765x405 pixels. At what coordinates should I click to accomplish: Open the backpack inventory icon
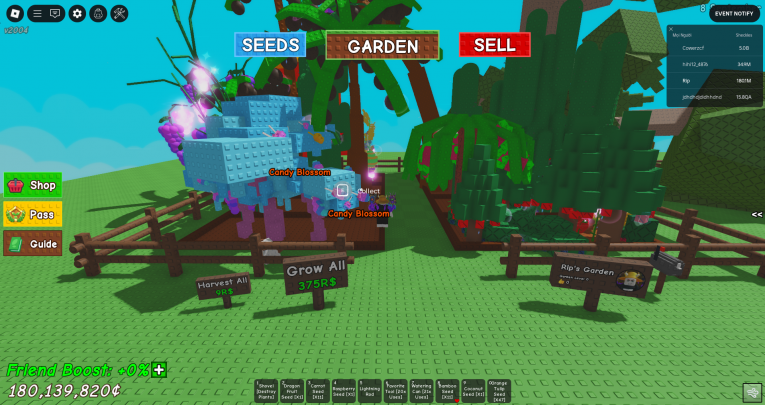coord(98,14)
